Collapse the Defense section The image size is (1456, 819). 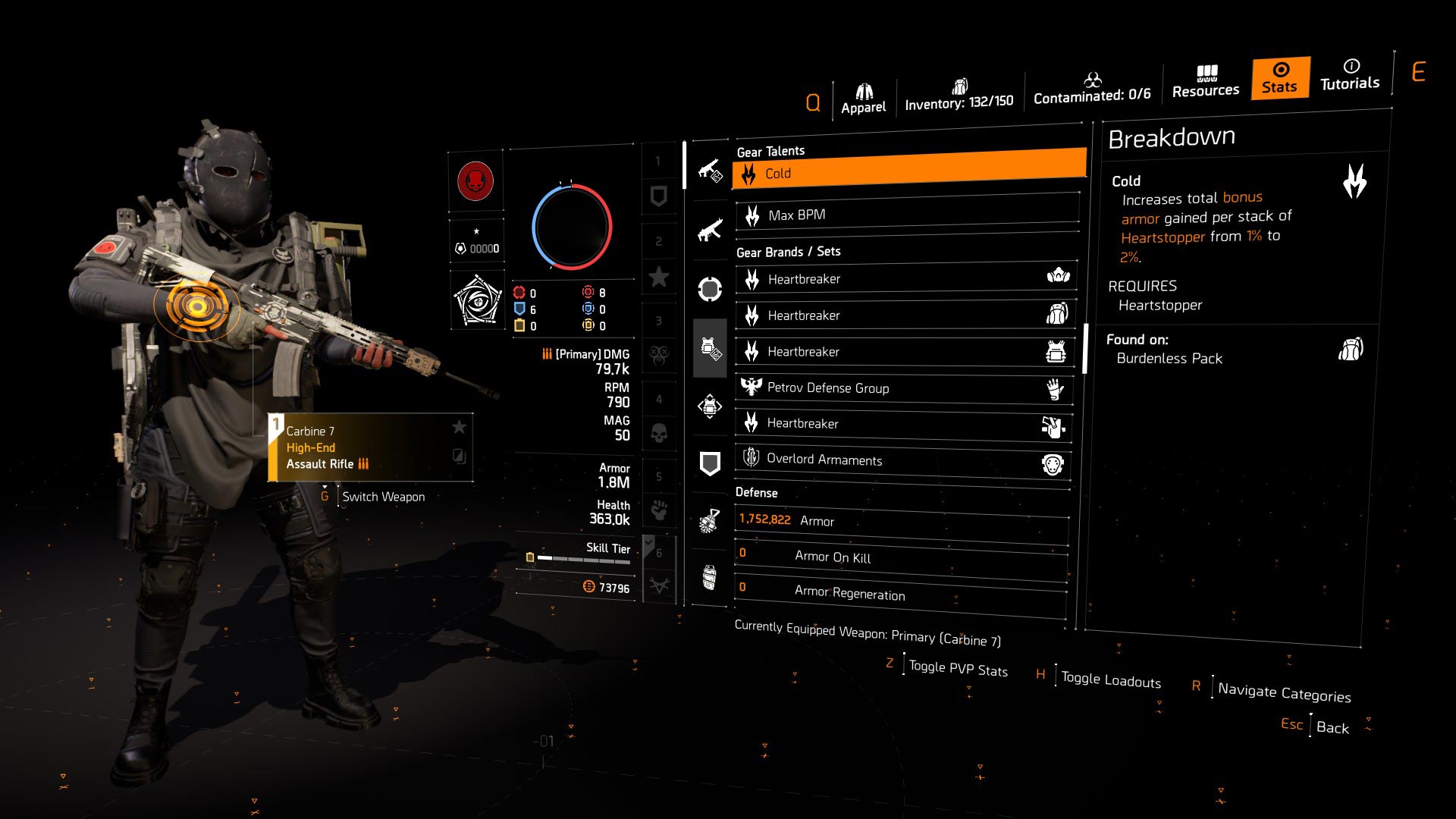click(x=757, y=492)
